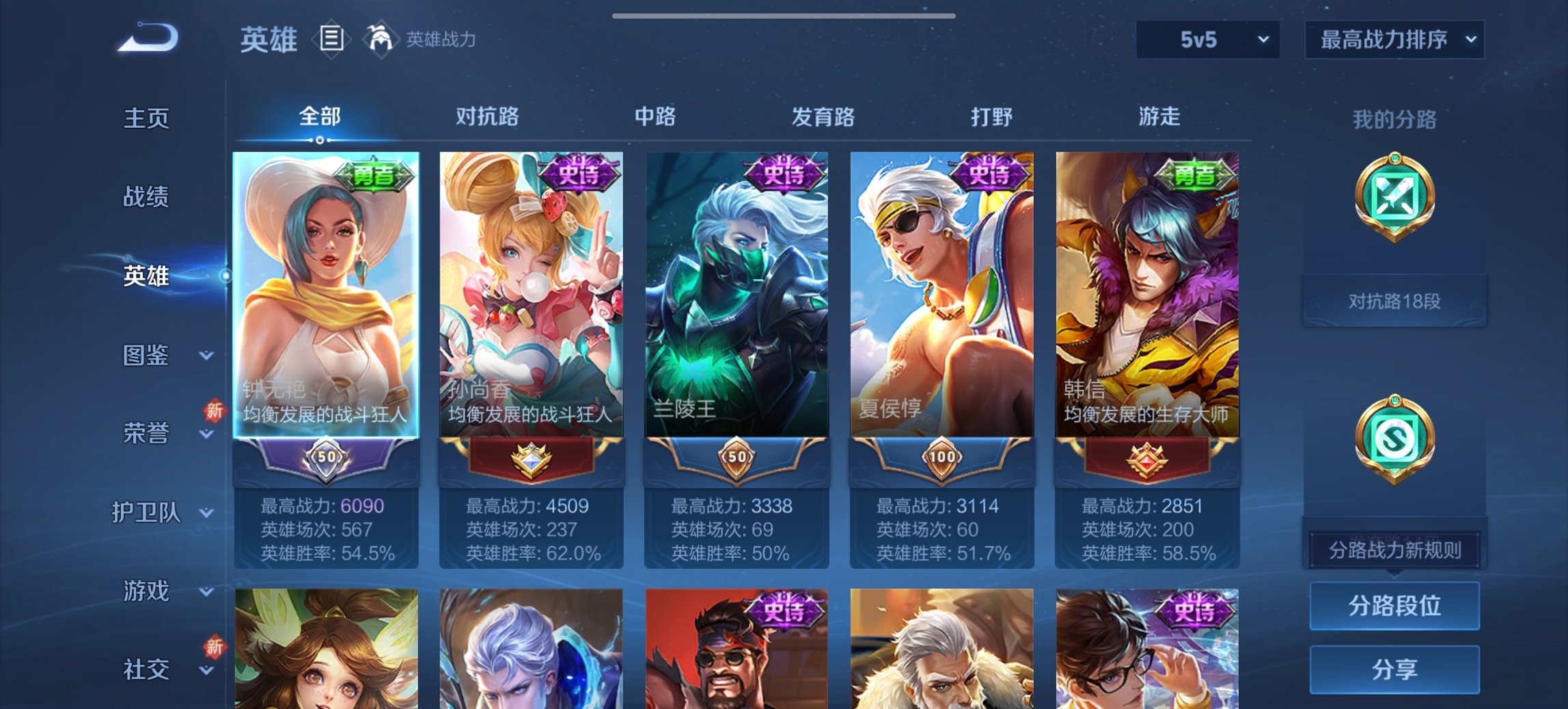Click the helmet icon next to 英雄战力
This screenshot has height=709, width=1568.
point(379,39)
